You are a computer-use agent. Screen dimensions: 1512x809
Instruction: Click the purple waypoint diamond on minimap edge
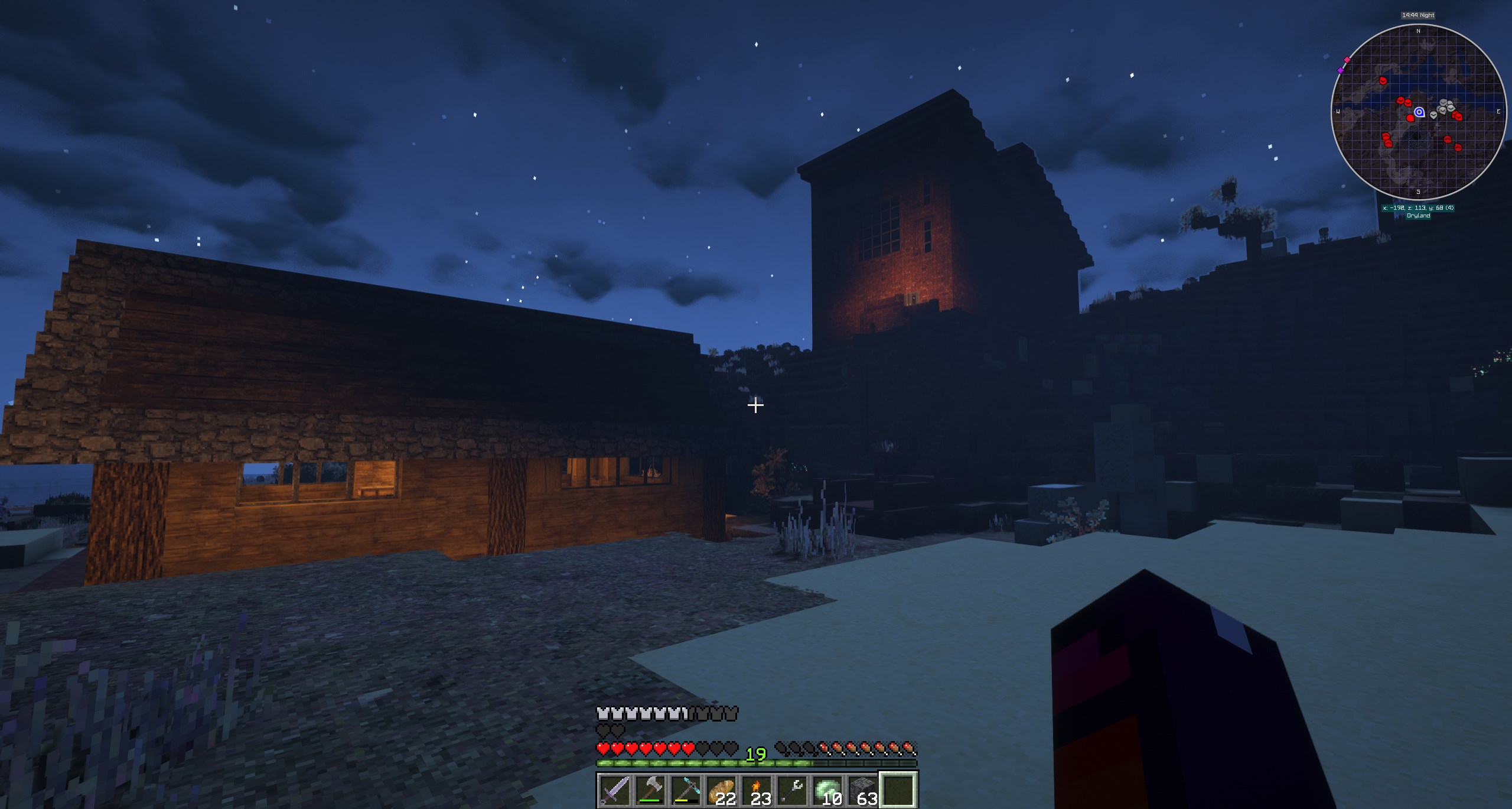point(1341,70)
